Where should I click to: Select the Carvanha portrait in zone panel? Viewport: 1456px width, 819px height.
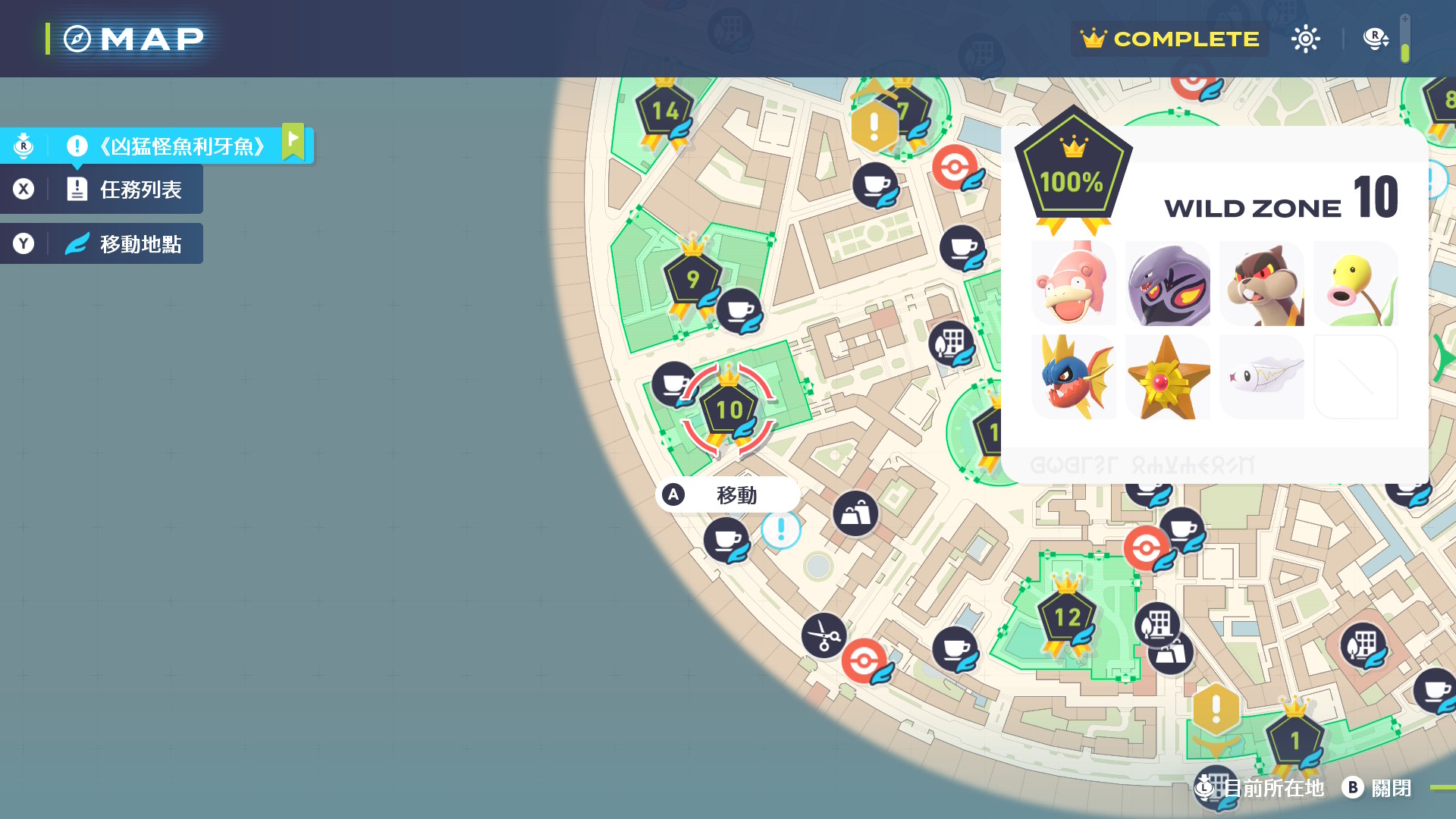[x=1074, y=377]
